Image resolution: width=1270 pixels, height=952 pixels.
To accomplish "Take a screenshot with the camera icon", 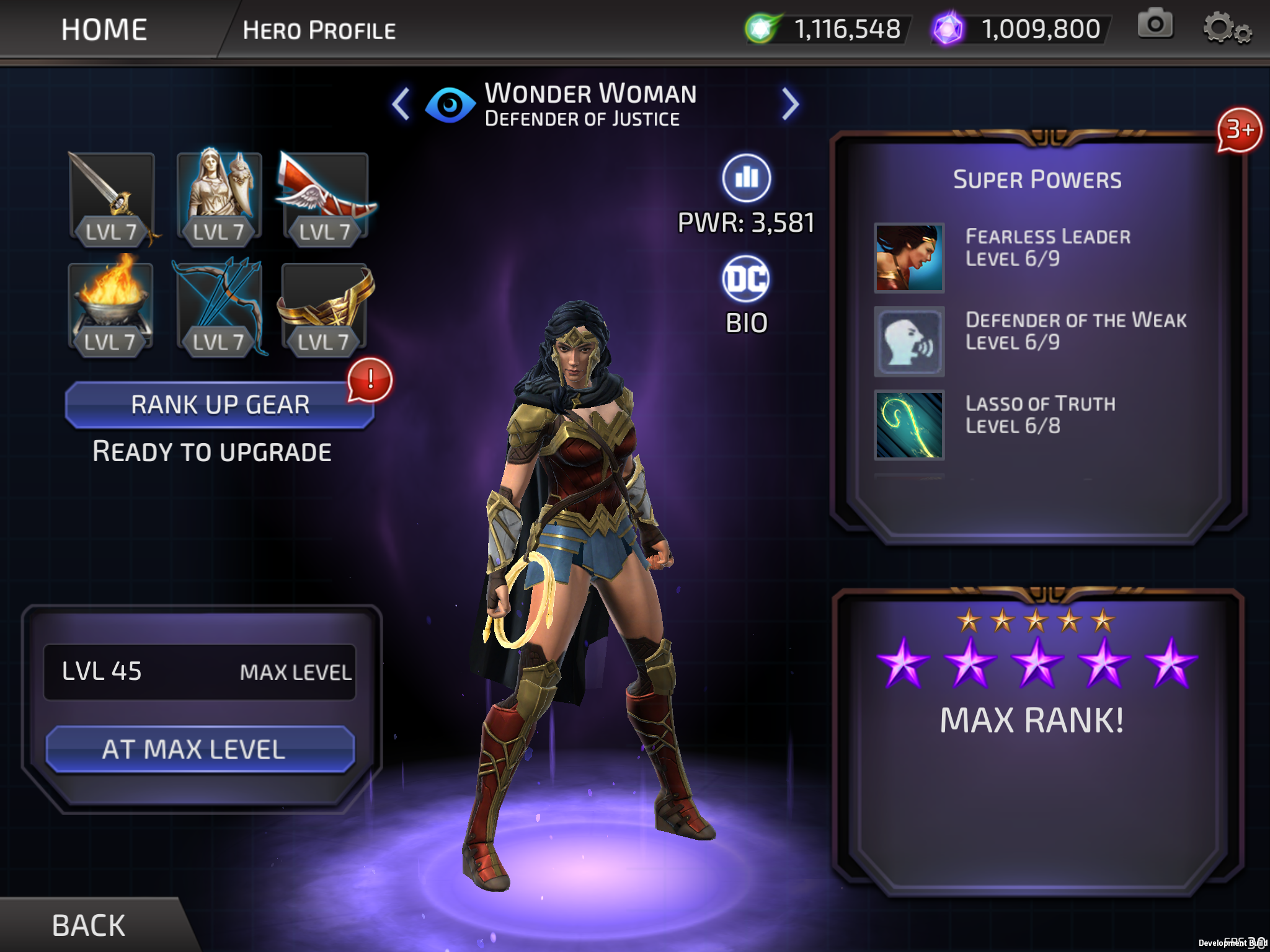I will (1155, 25).
